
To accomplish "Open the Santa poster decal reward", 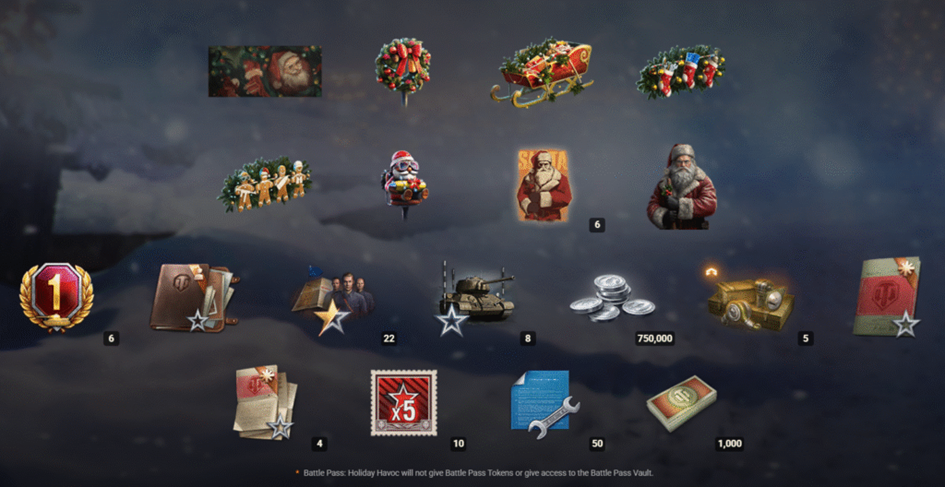I will [x=545, y=185].
